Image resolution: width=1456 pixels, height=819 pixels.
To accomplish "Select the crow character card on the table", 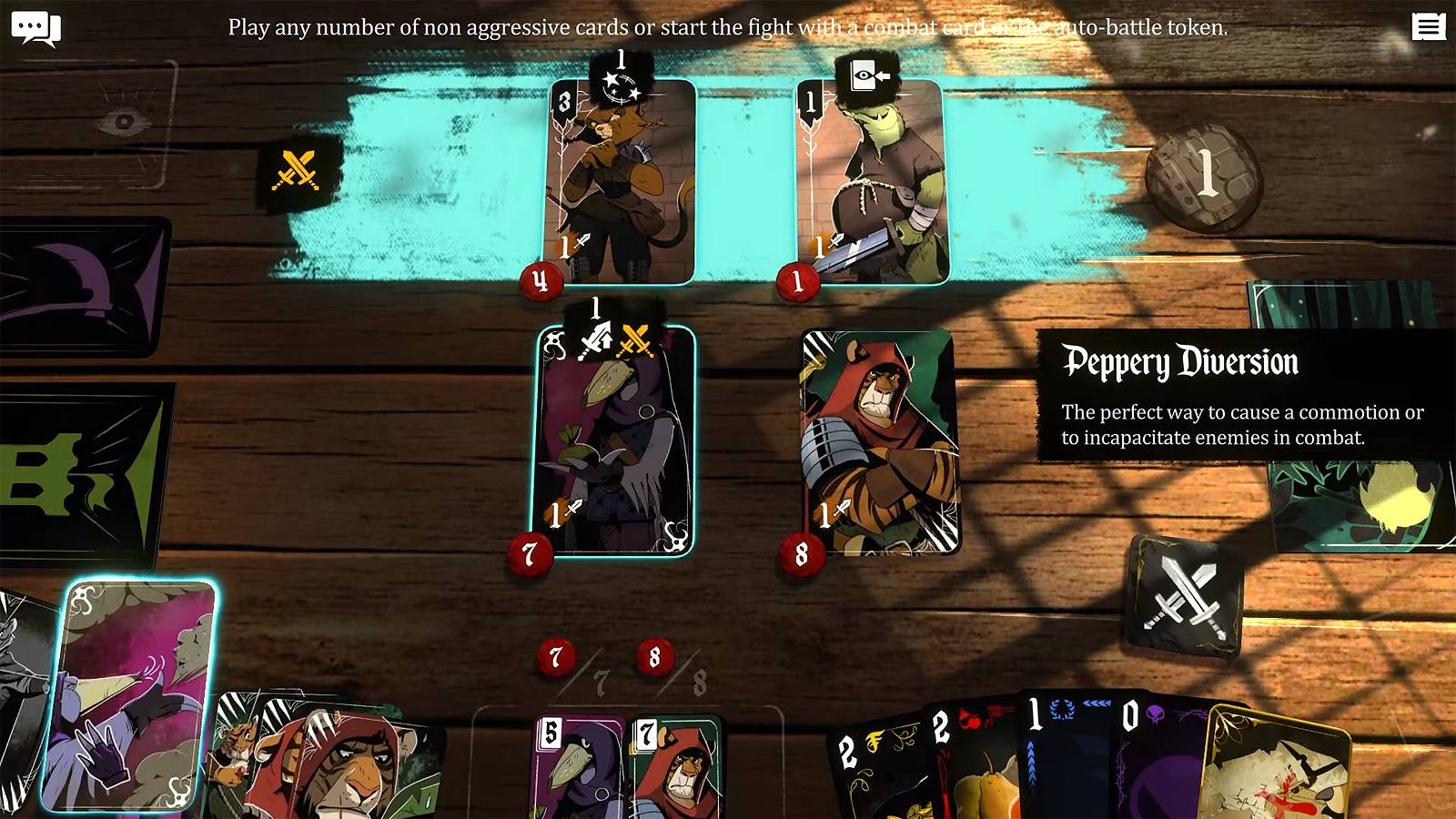I will [614, 441].
